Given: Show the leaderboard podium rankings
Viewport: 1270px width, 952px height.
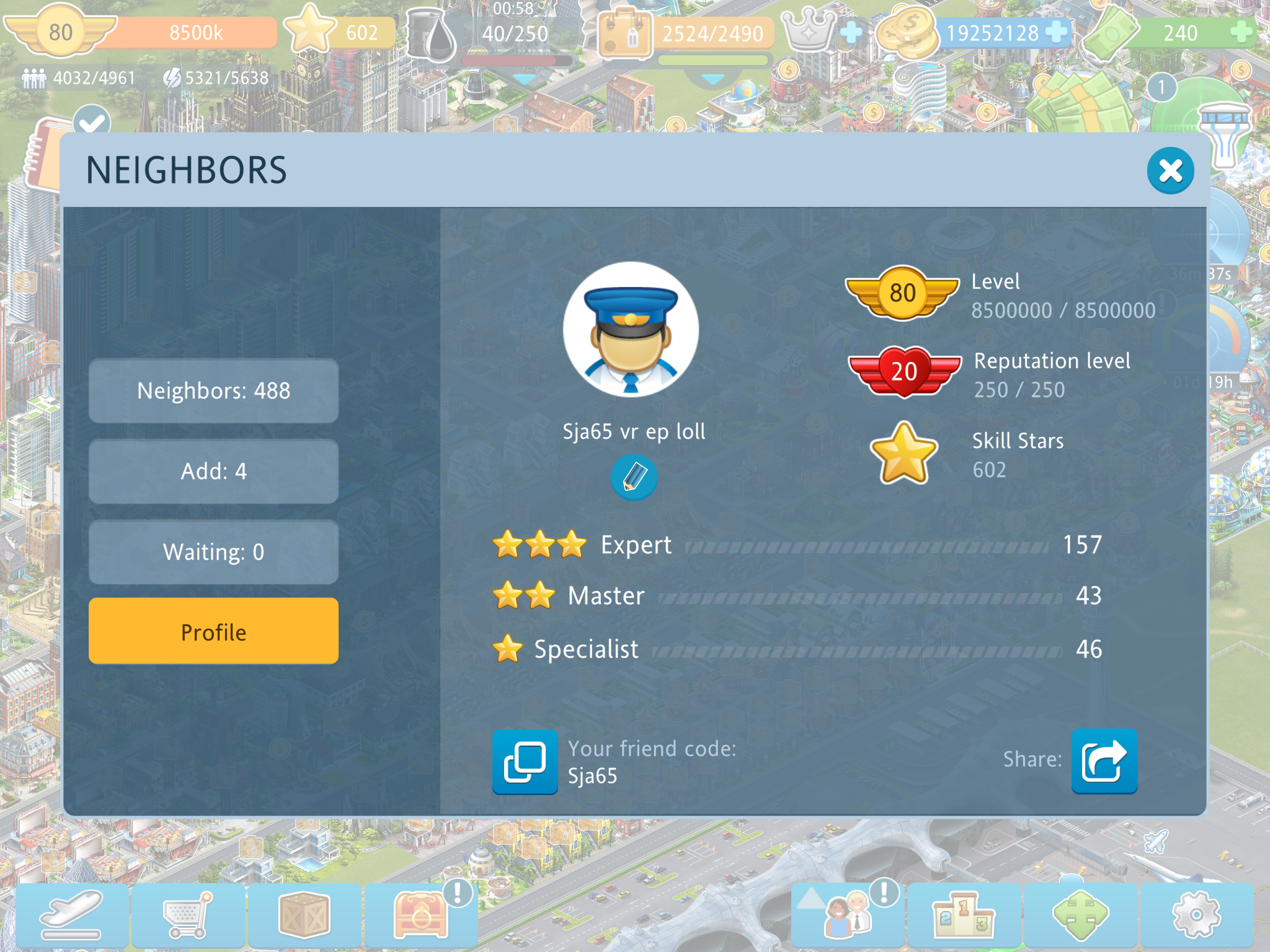Looking at the screenshot, I should click(x=964, y=915).
